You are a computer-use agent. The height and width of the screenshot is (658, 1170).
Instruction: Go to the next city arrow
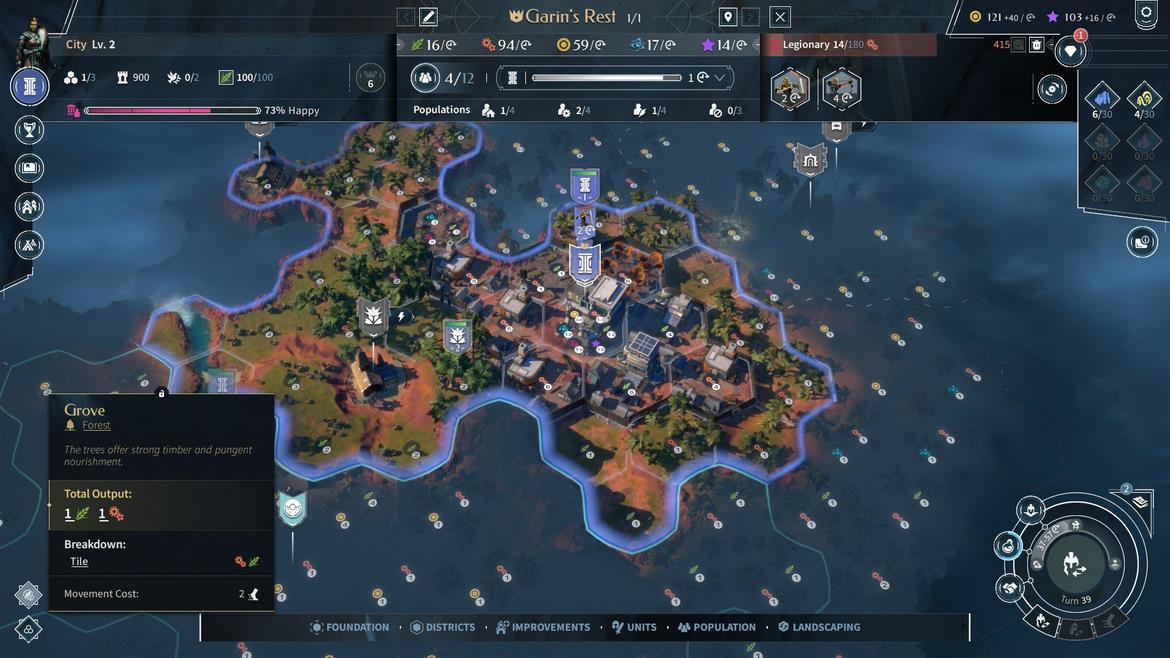pos(750,17)
